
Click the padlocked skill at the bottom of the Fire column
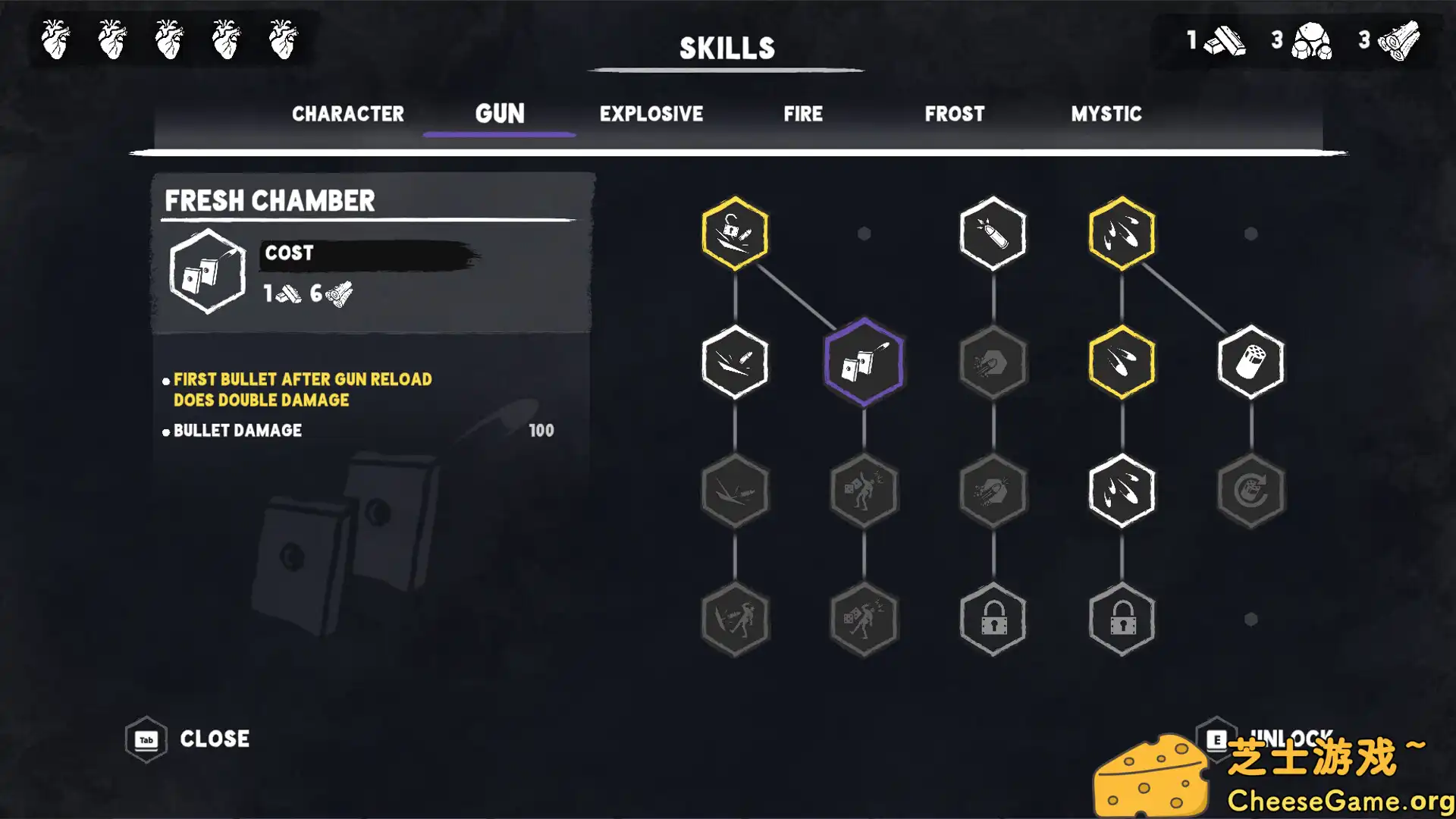[x=993, y=620]
